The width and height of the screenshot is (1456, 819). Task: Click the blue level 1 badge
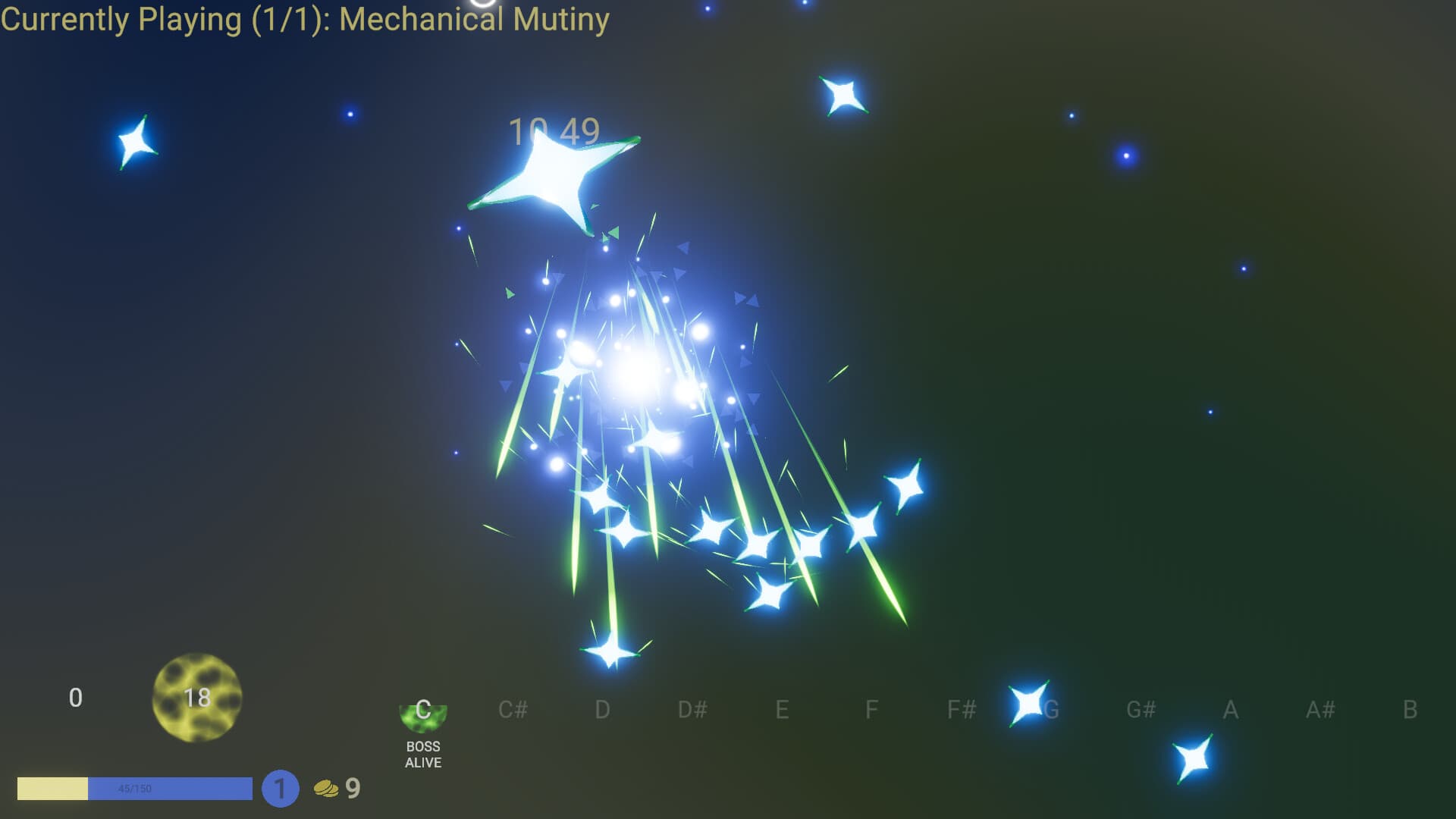point(281,789)
